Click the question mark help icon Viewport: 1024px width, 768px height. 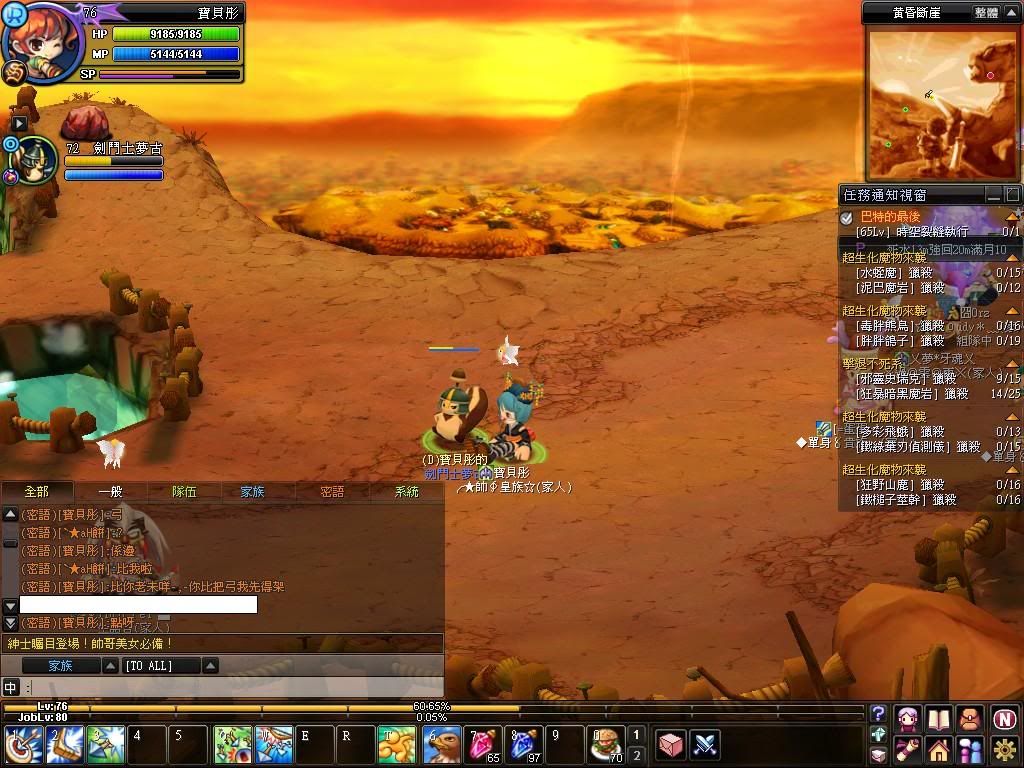pos(878,713)
